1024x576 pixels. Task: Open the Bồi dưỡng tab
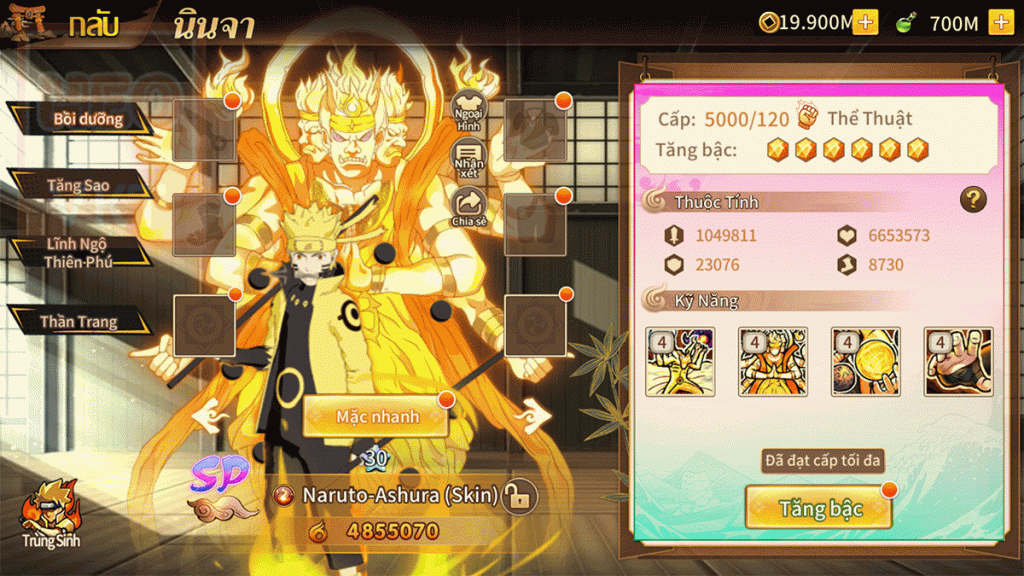point(87,119)
